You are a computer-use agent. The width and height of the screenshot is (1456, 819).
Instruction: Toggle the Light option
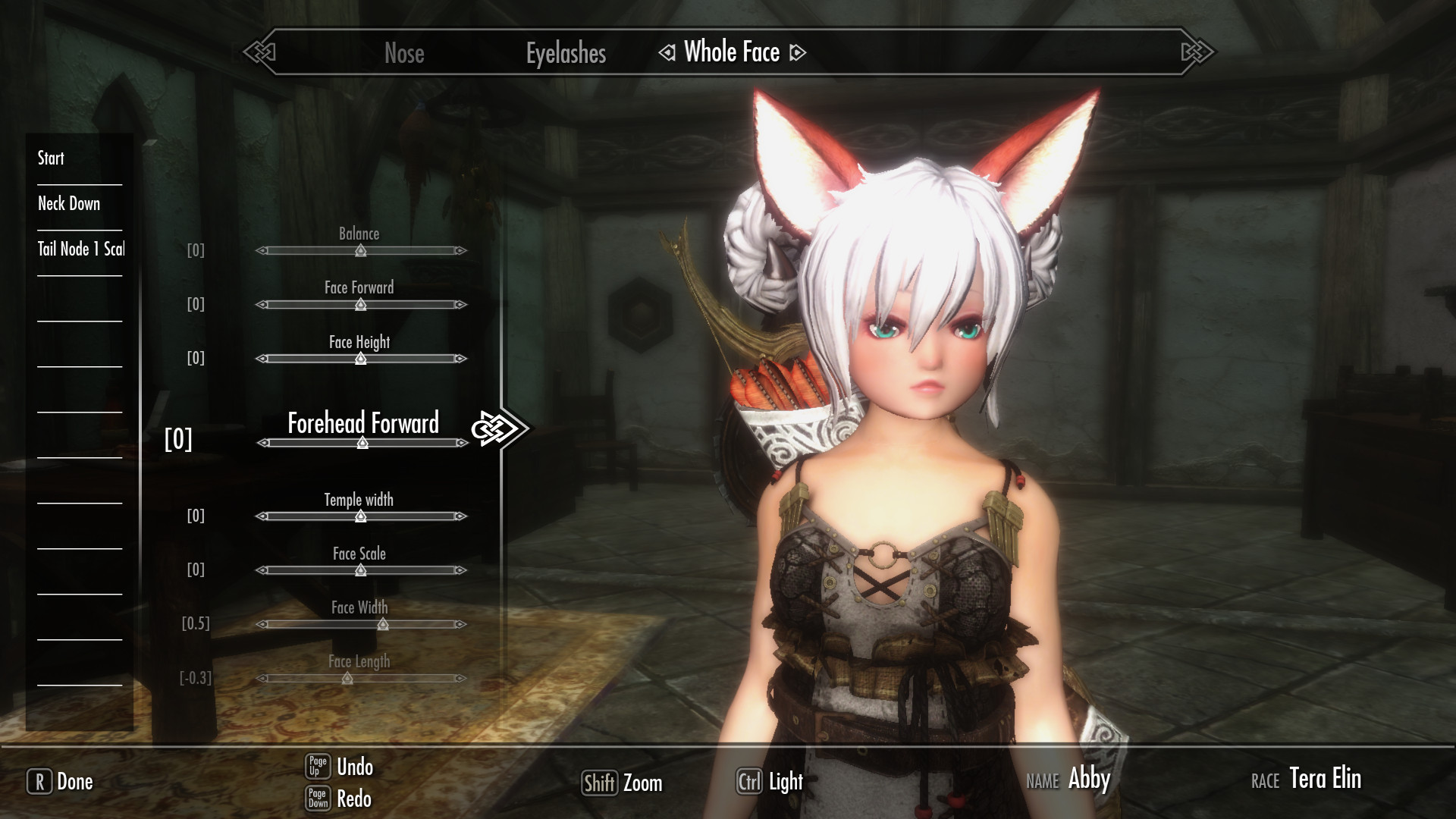[x=770, y=782]
